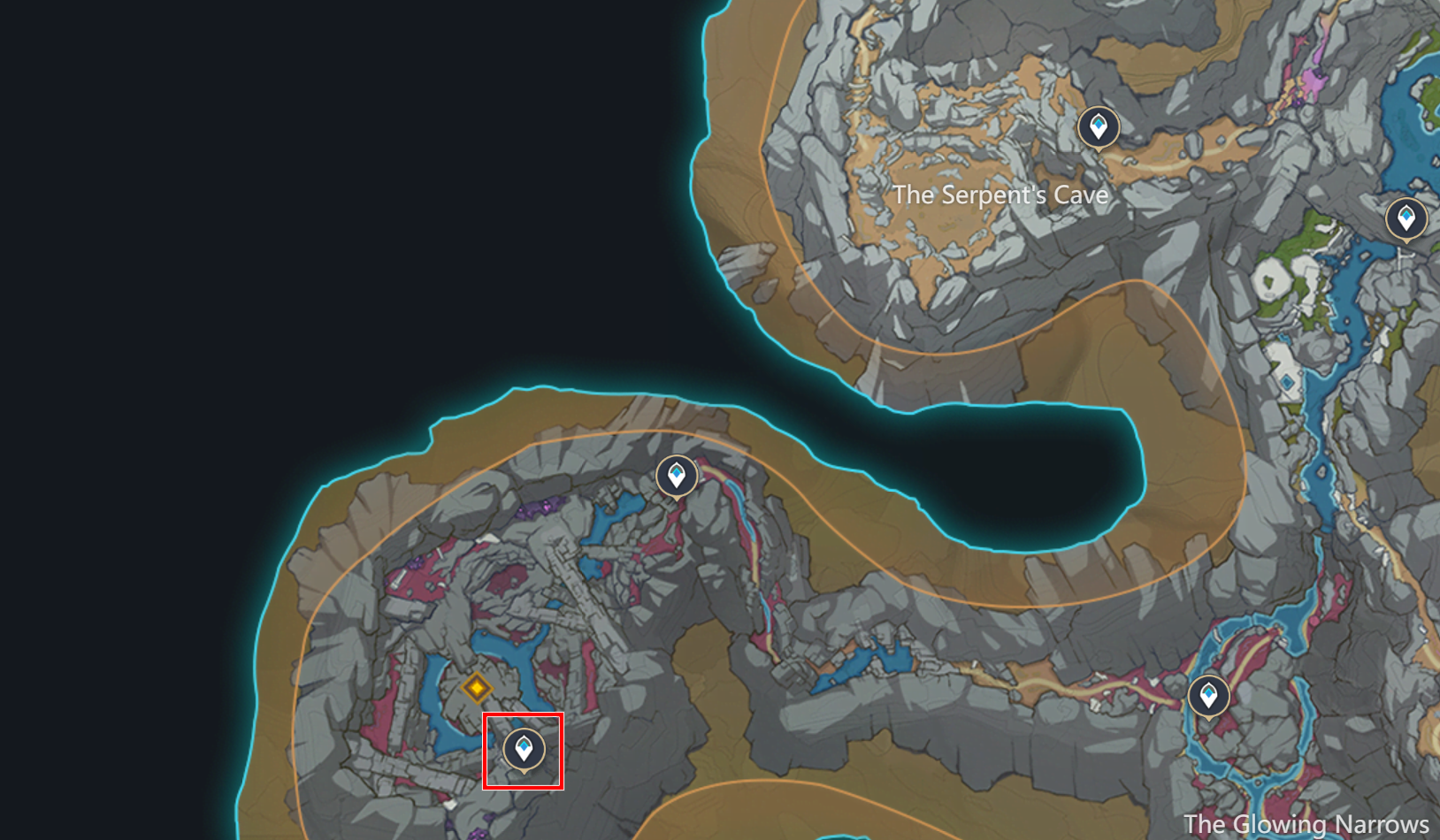This screenshot has width=1440, height=840.
Task: Open the waypoint pin on the northern orange trail
Action: click(1099, 126)
